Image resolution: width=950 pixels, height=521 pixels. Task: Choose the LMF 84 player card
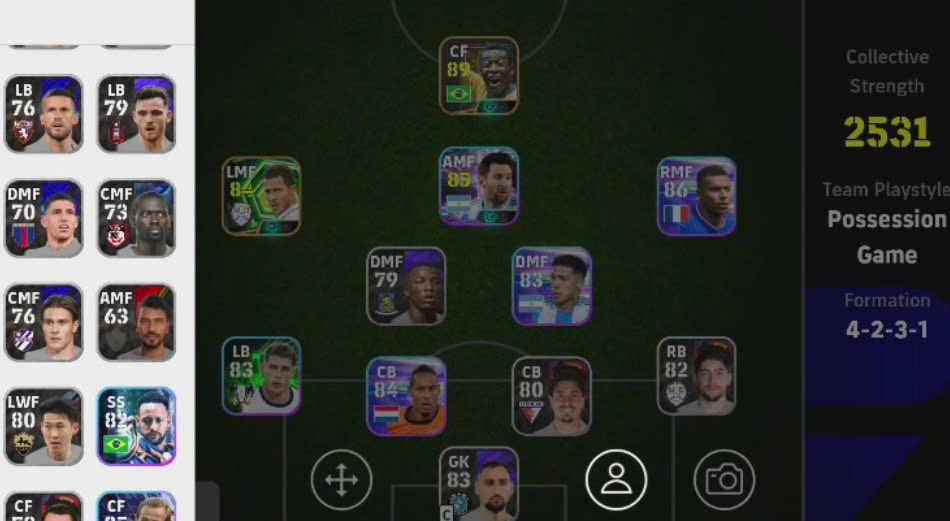pos(261,196)
